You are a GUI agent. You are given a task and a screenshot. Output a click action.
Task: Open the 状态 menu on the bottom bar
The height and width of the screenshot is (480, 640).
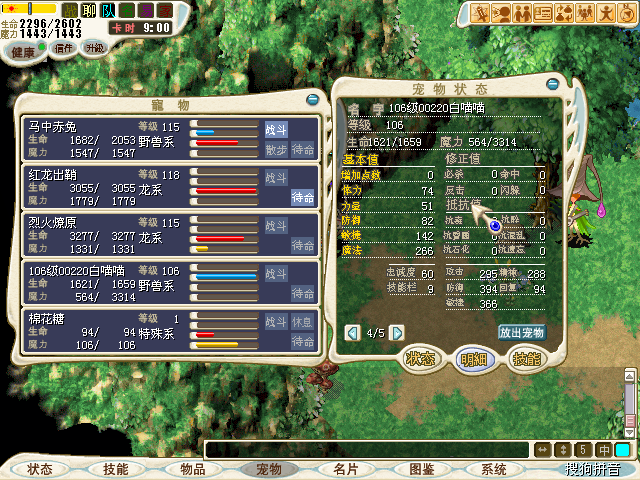click(40, 469)
